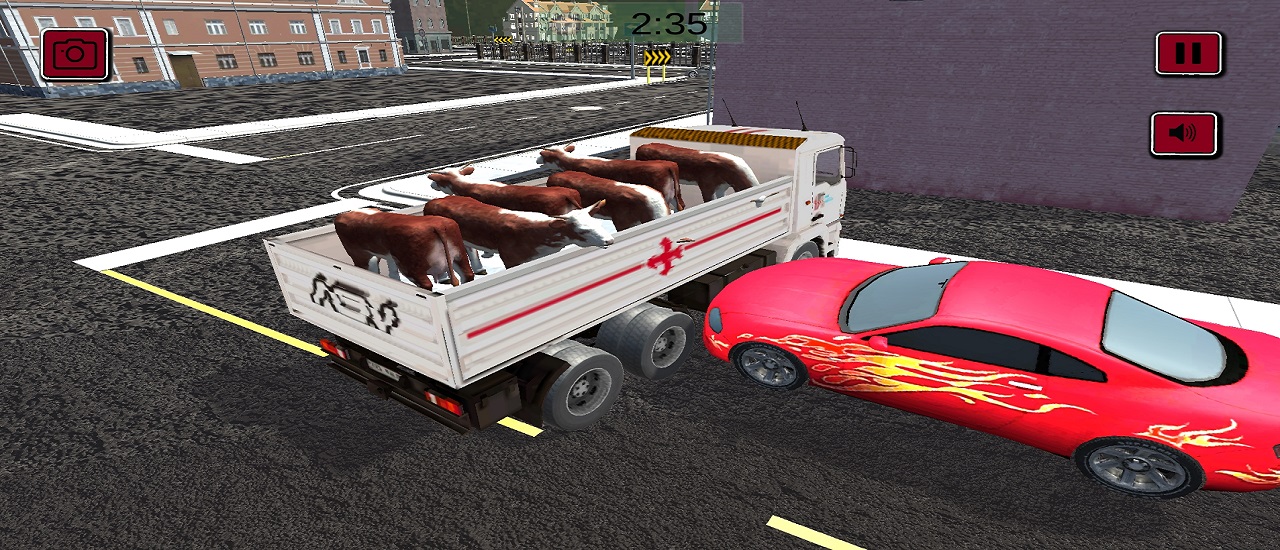The width and height of the screenshot is (1280, 550).
Task: Toggle the sound speaker button
Action: click(x=1184, y=135)
